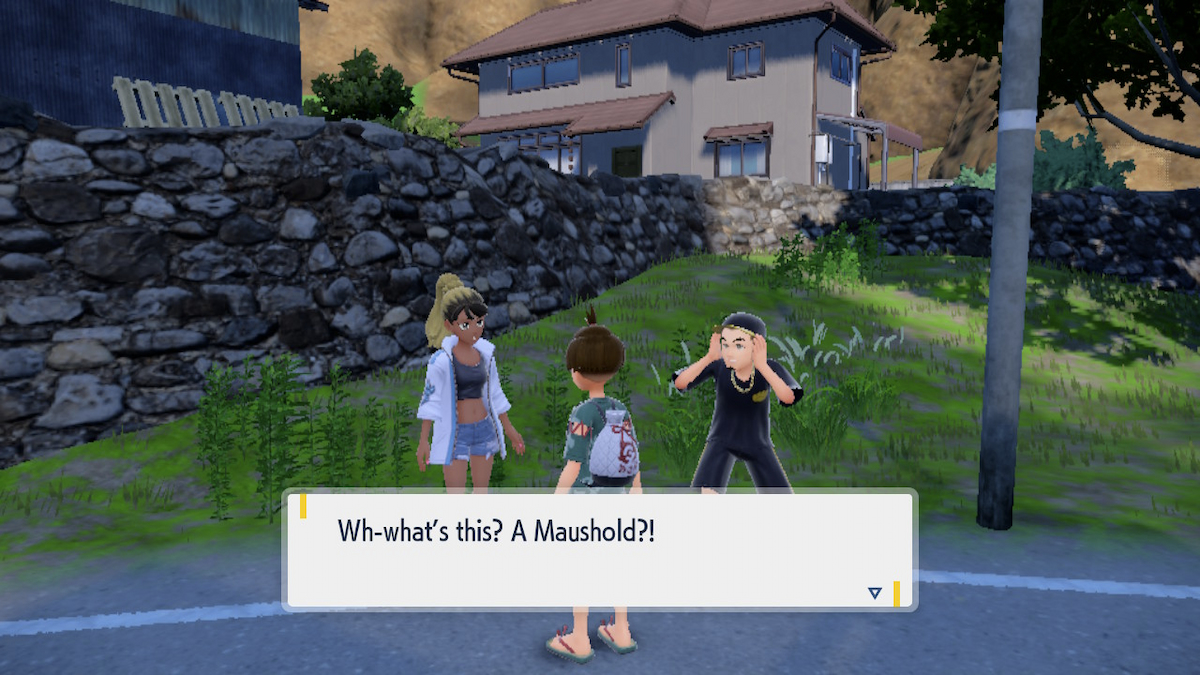Advance dialogue with the blue arrow indicator
The height and width of the screenshot is (675, 1200).
click(875, 593)
